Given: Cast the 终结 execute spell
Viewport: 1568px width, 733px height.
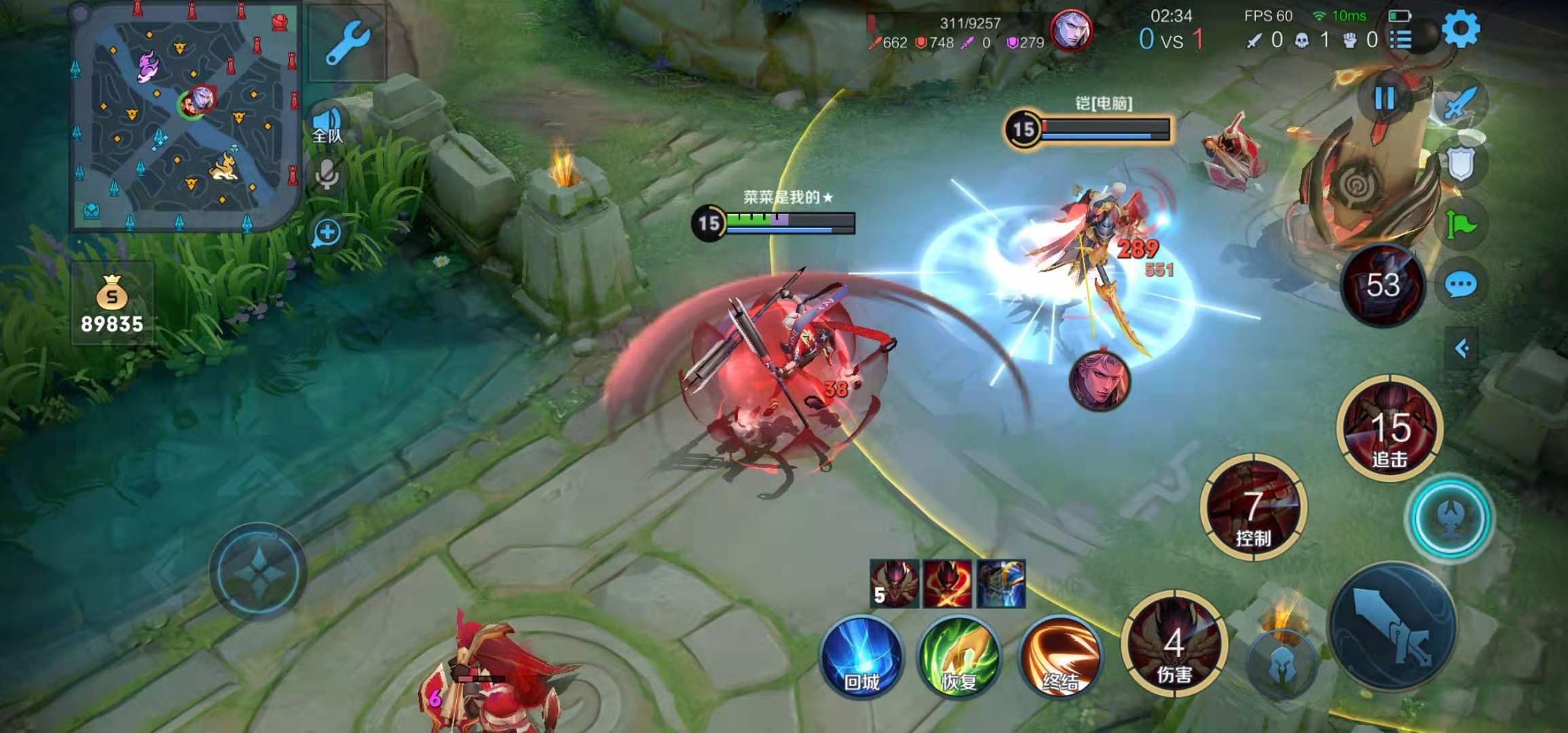Looking at the screenshot, I should (1060, 656).
